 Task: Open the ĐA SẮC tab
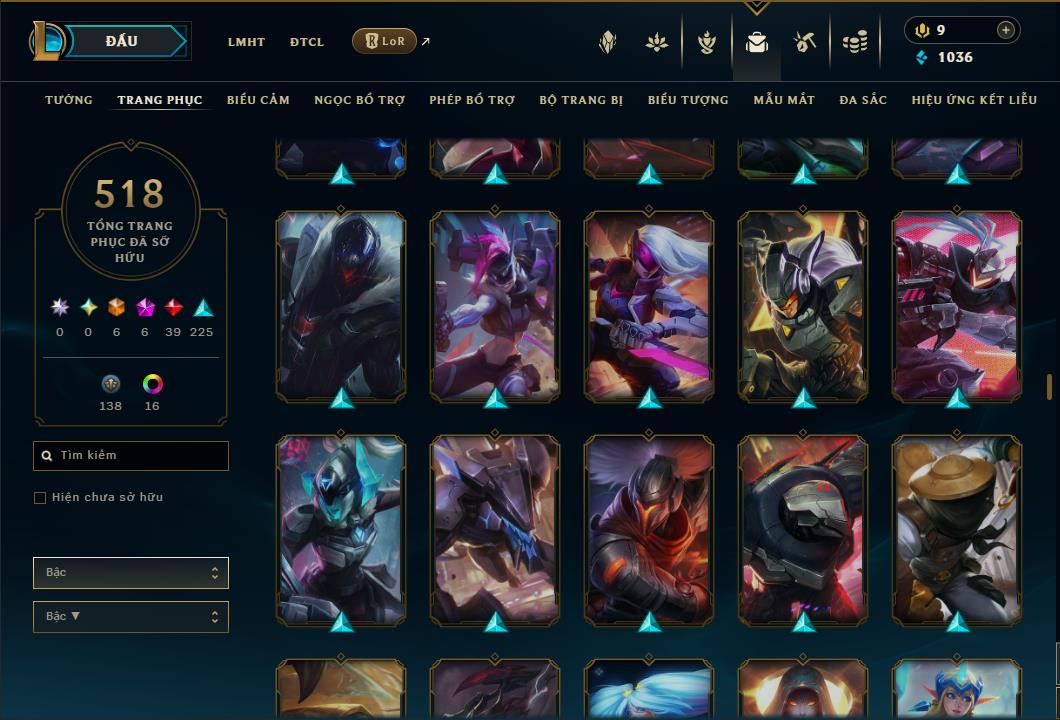tap(863, 100)
